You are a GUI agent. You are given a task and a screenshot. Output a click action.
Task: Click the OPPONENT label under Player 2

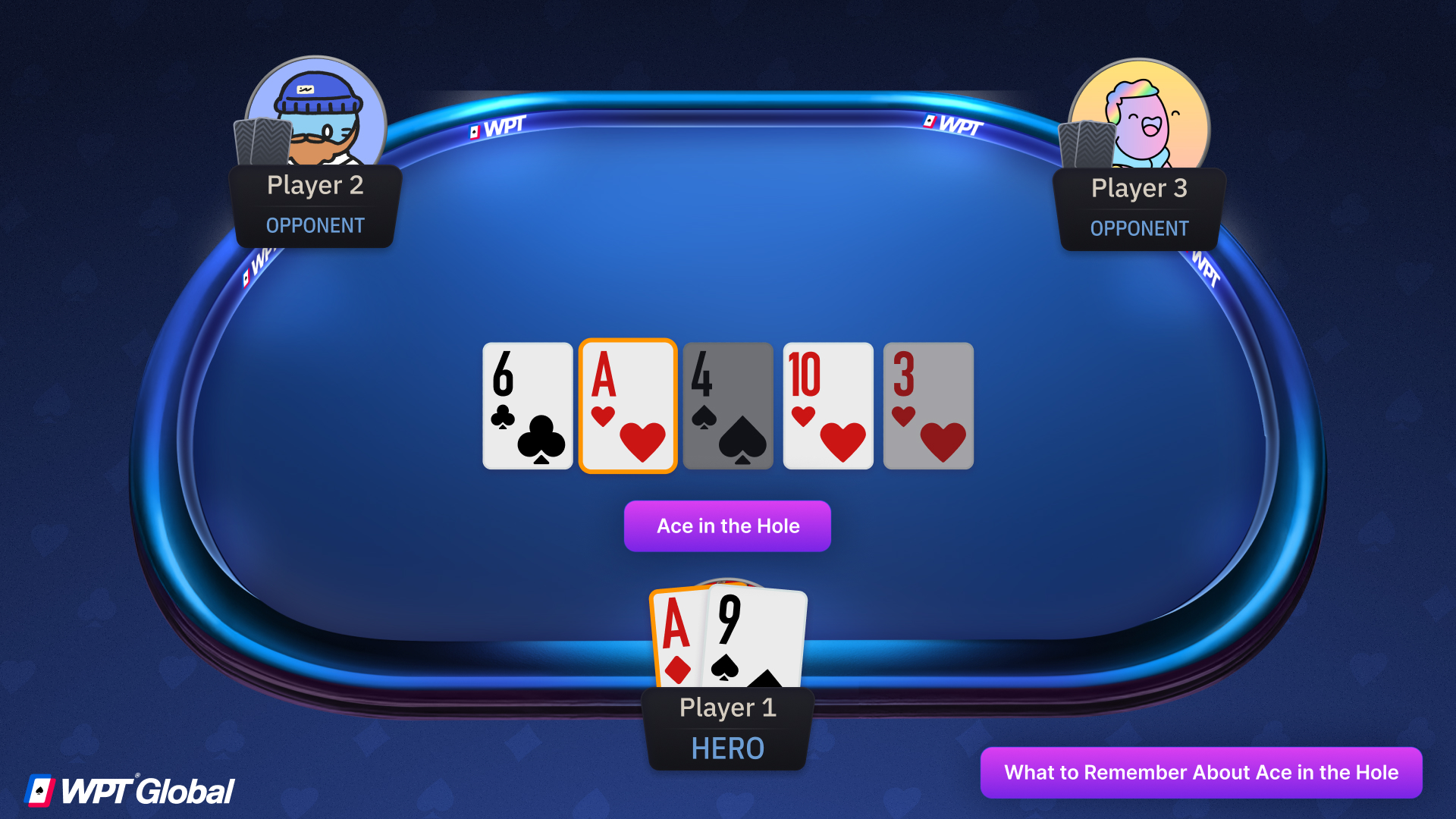coord(315,225)
